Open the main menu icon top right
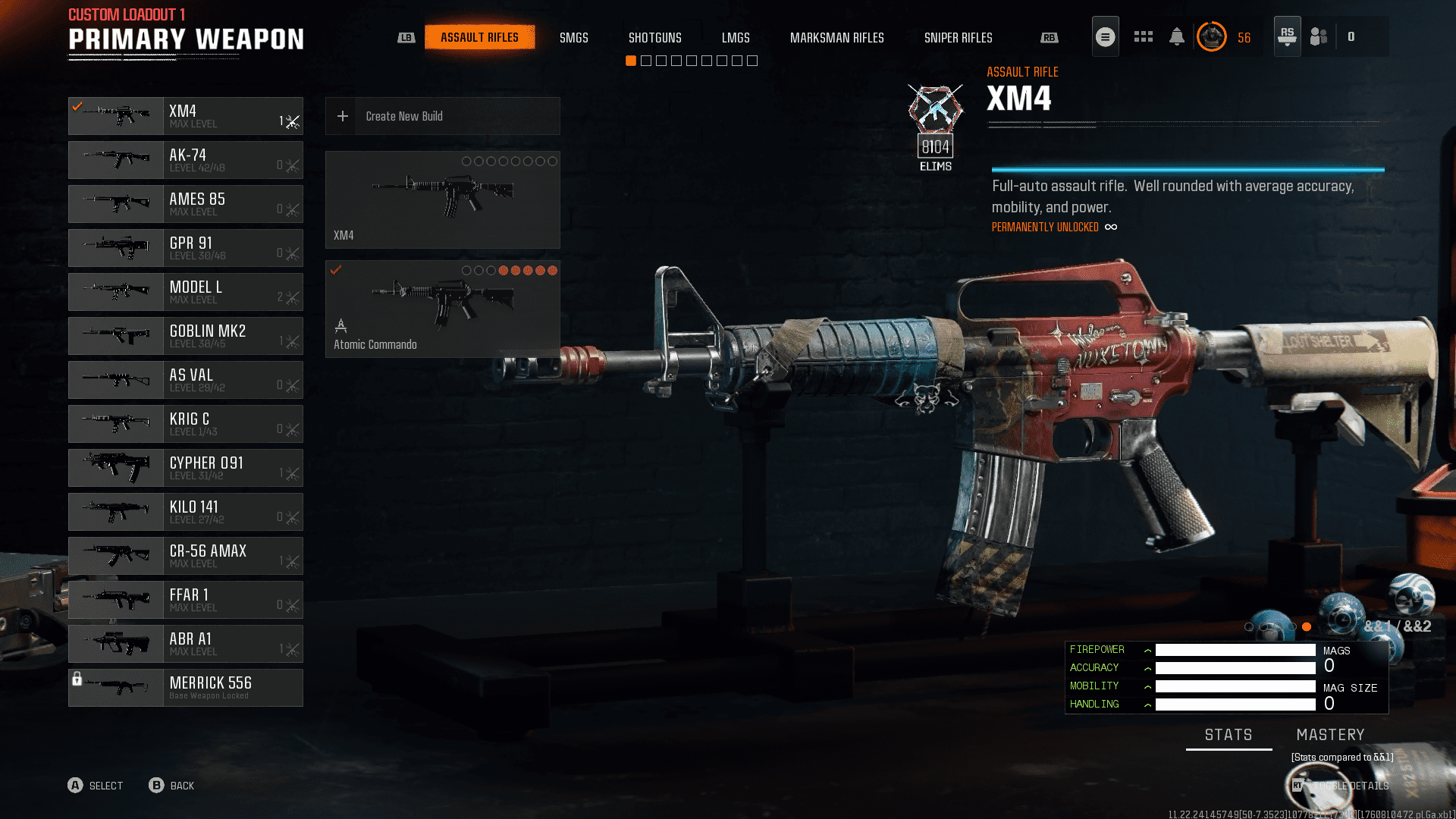The height and width of the screenshot is (819, 1456). [1105, 36]
